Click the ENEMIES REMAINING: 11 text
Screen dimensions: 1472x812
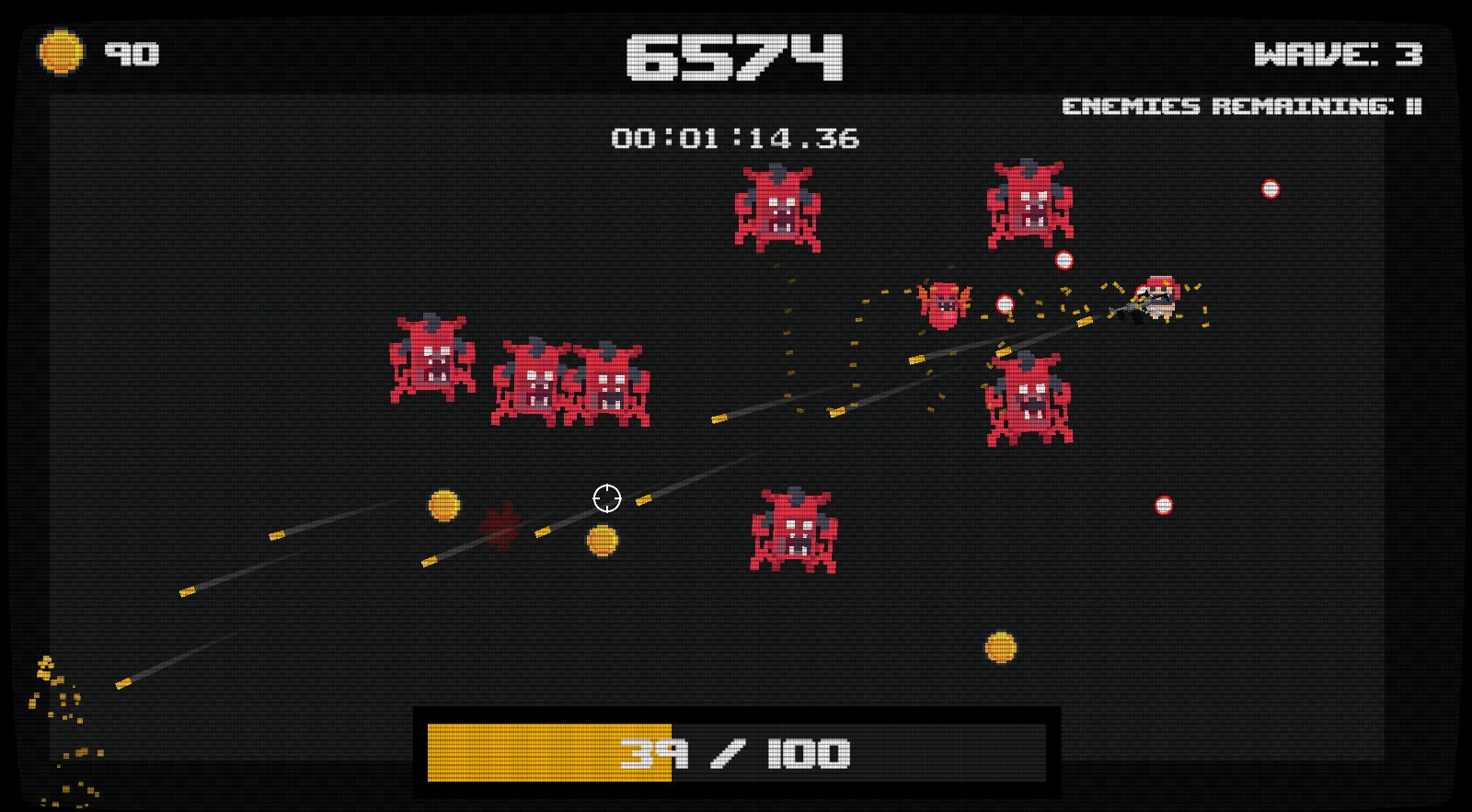pos(1242,107)
